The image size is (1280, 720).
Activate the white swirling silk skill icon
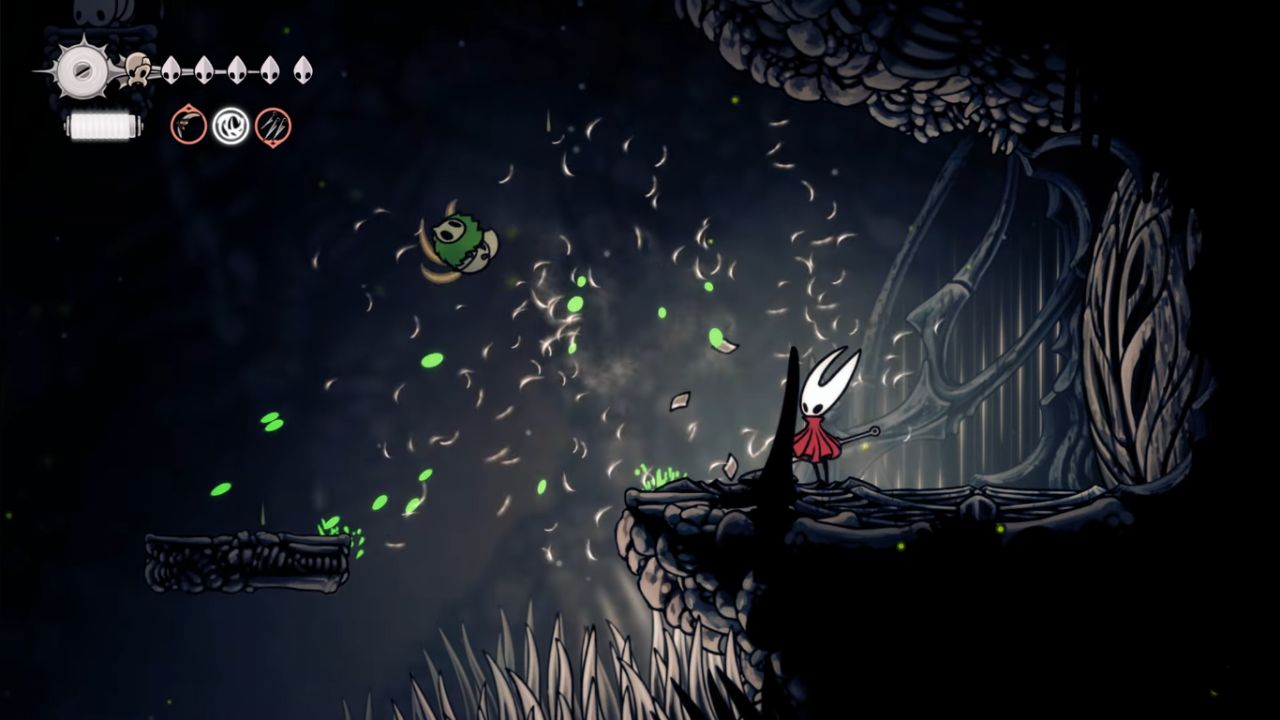[x=230, y=126]
